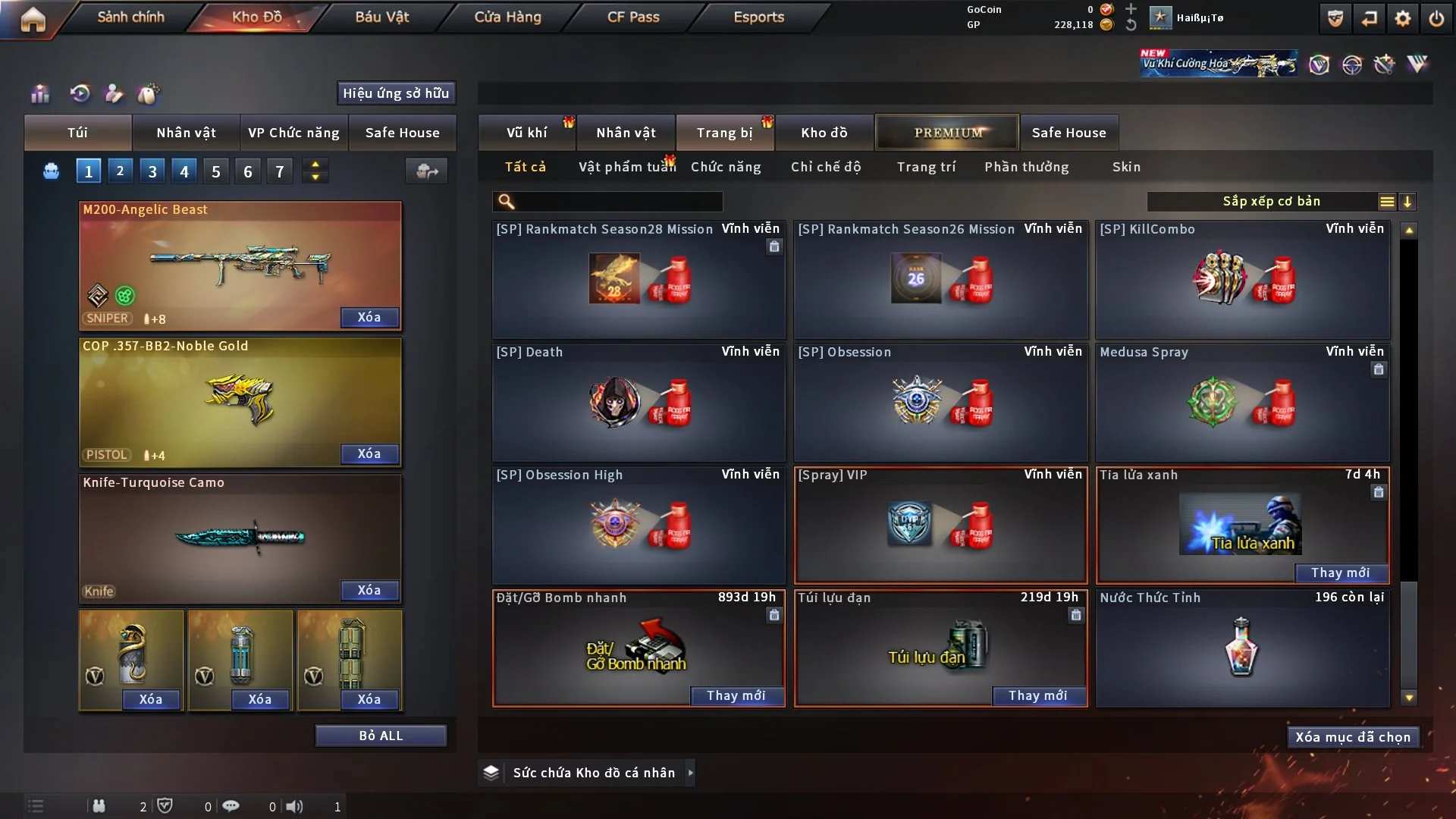Viewport: 1456px width, 819px height.
Task: Renew the Túi lựu đạn item
Action: point(1037,695)
